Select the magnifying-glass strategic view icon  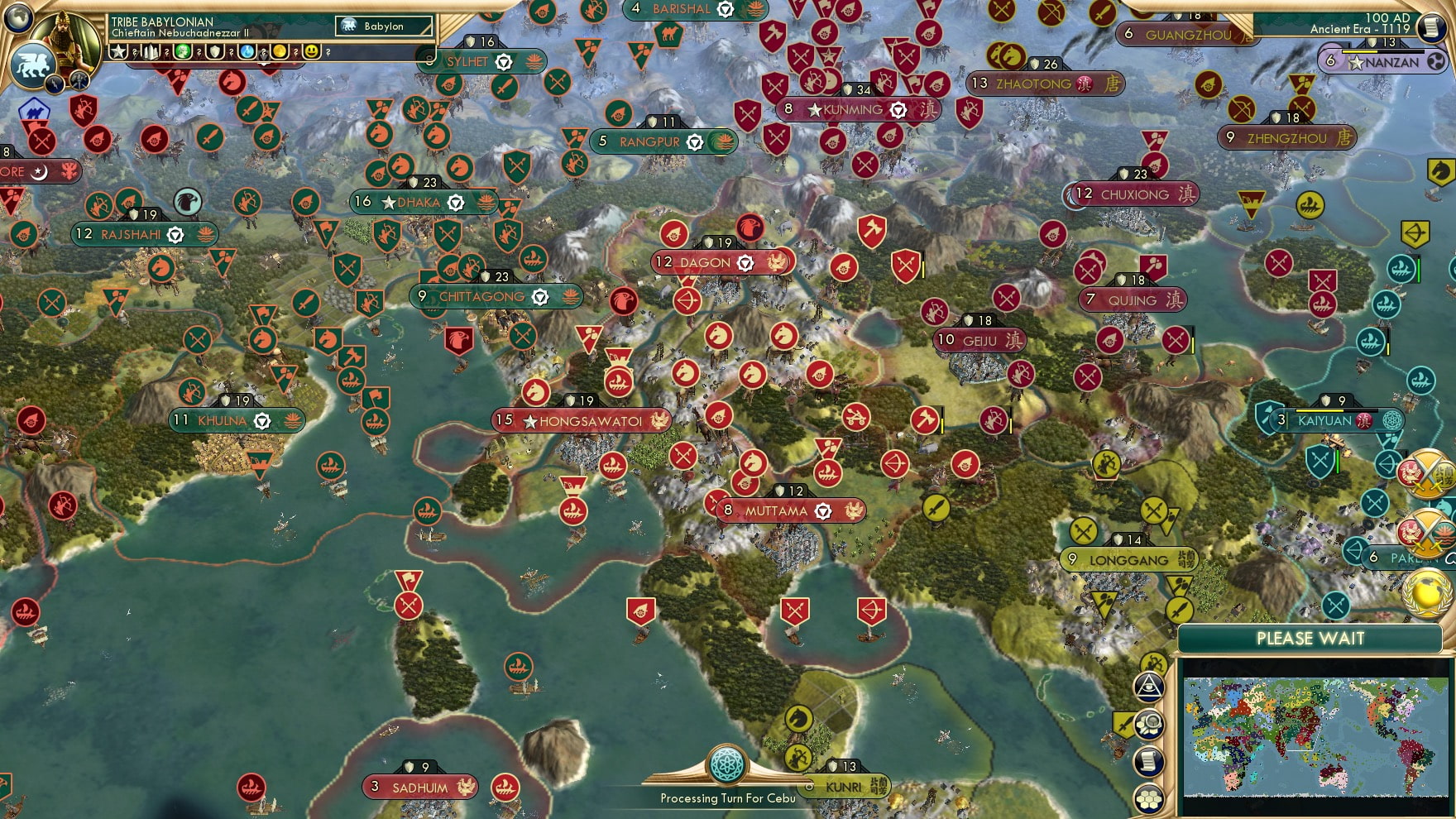[x=1149, y=725]
